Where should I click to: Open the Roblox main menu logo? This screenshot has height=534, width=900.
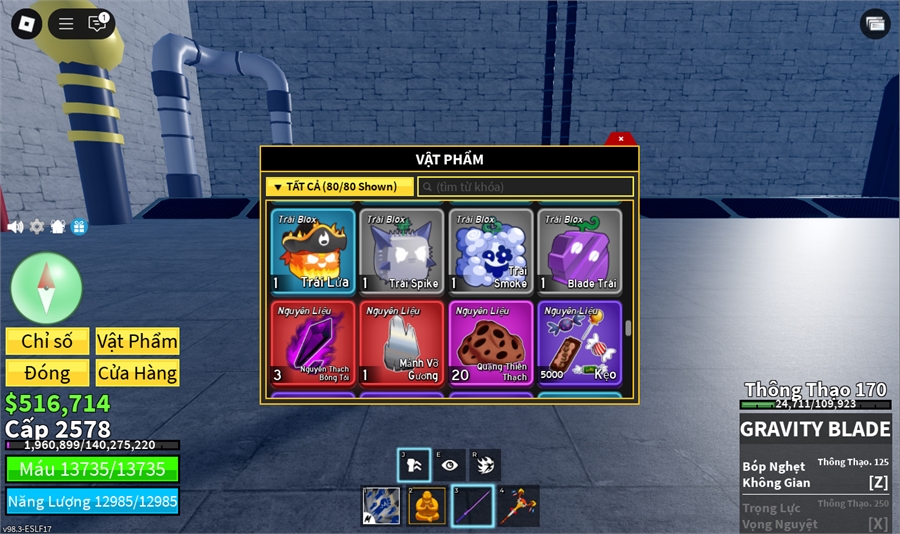click(x=26, y=23)
